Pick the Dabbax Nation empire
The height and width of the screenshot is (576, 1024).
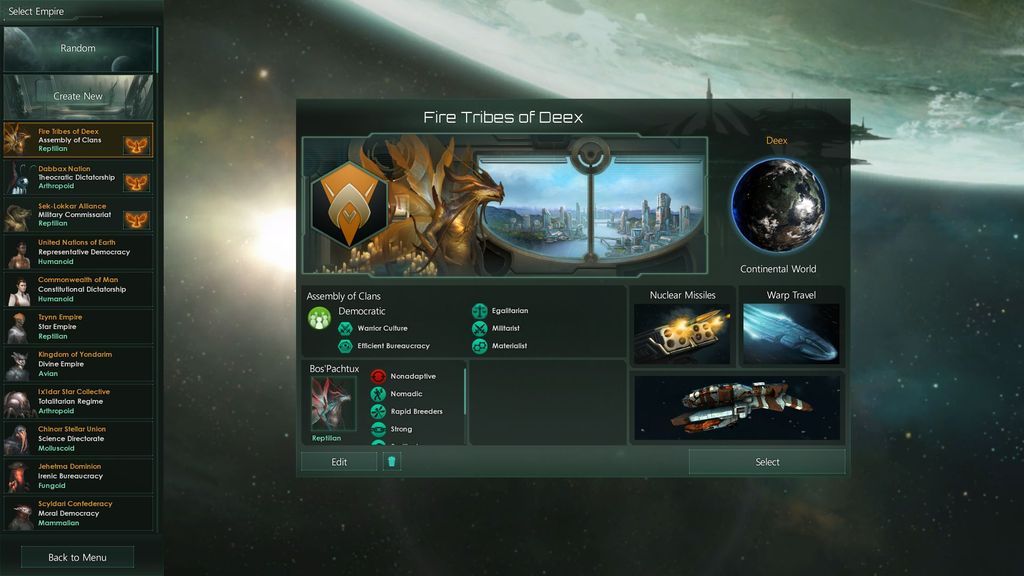pyautogui.click(x=78, y=178)
